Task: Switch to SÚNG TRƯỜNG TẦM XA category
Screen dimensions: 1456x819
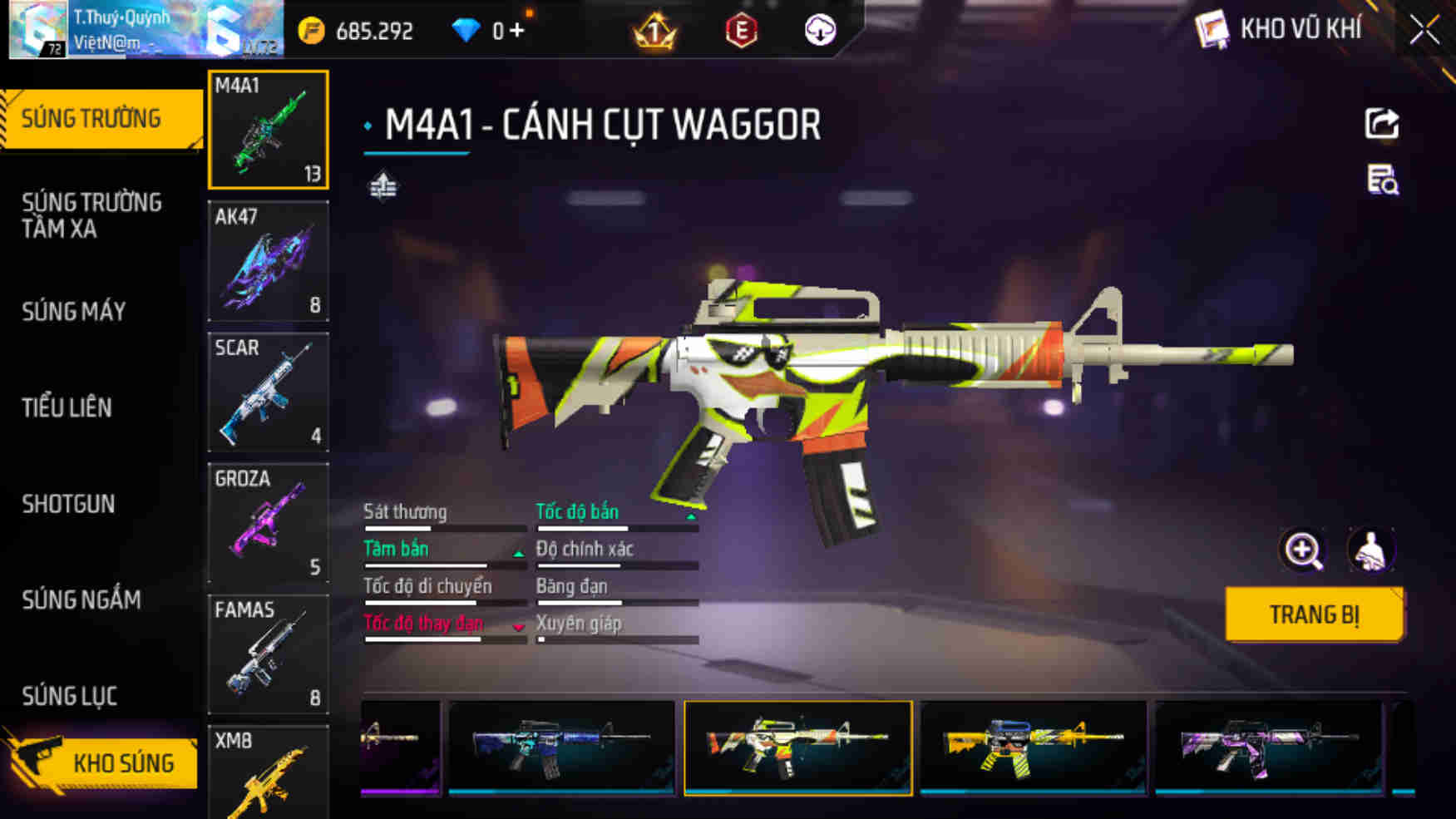Action: (x=91, y=215)
